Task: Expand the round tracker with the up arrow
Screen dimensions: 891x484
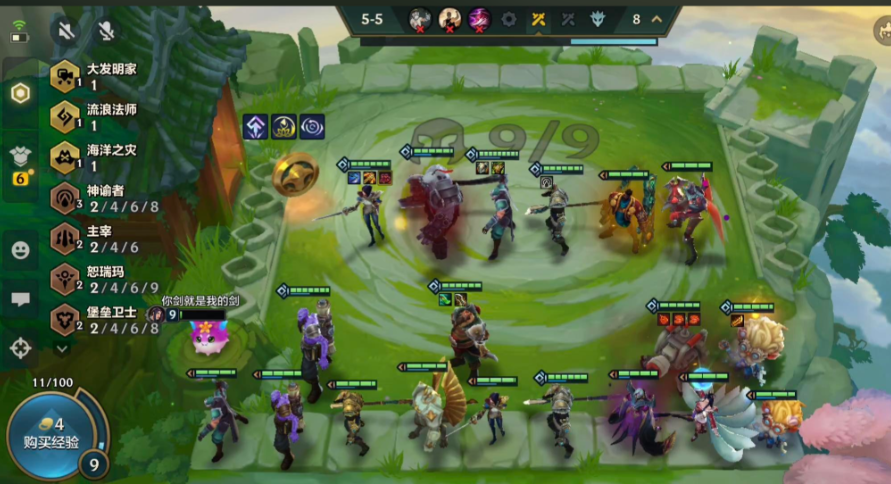Action: [657, 19]
